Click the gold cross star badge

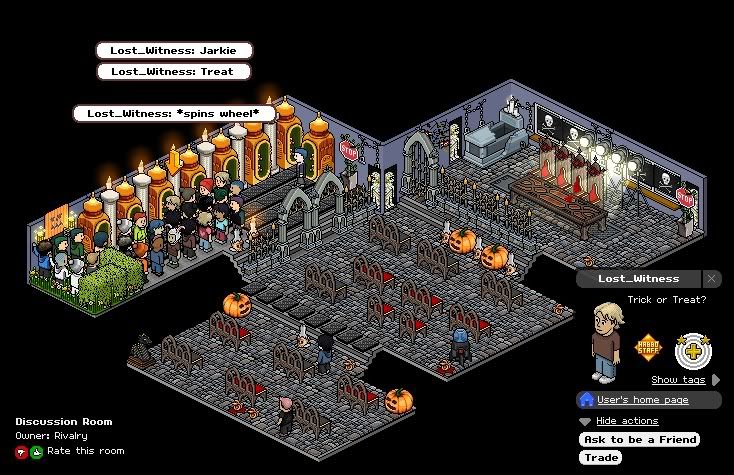pyautogui.click(x=692, y=349)
